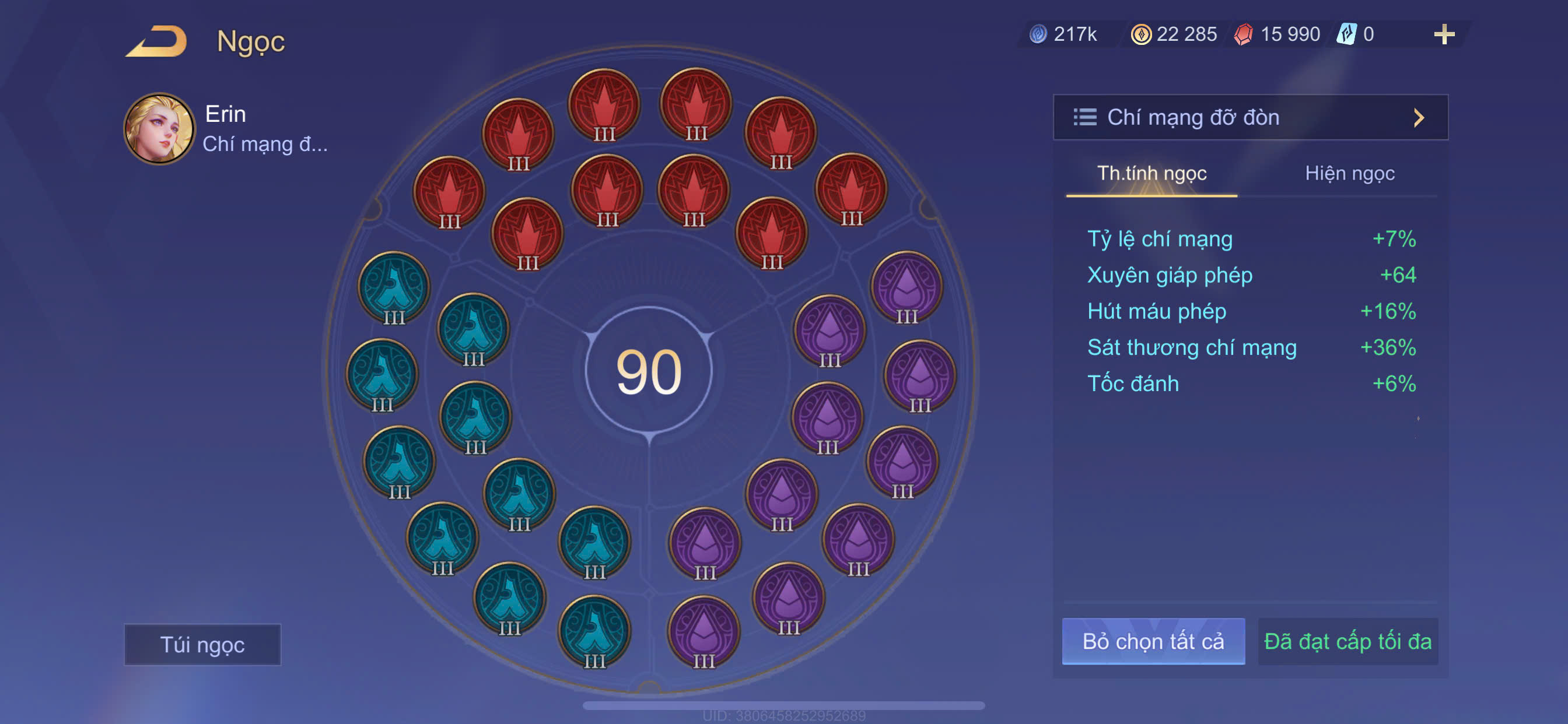1568x724 pixels.
Task: Click Bỏ chọn tất cả button
Action: coord(1152,641)
